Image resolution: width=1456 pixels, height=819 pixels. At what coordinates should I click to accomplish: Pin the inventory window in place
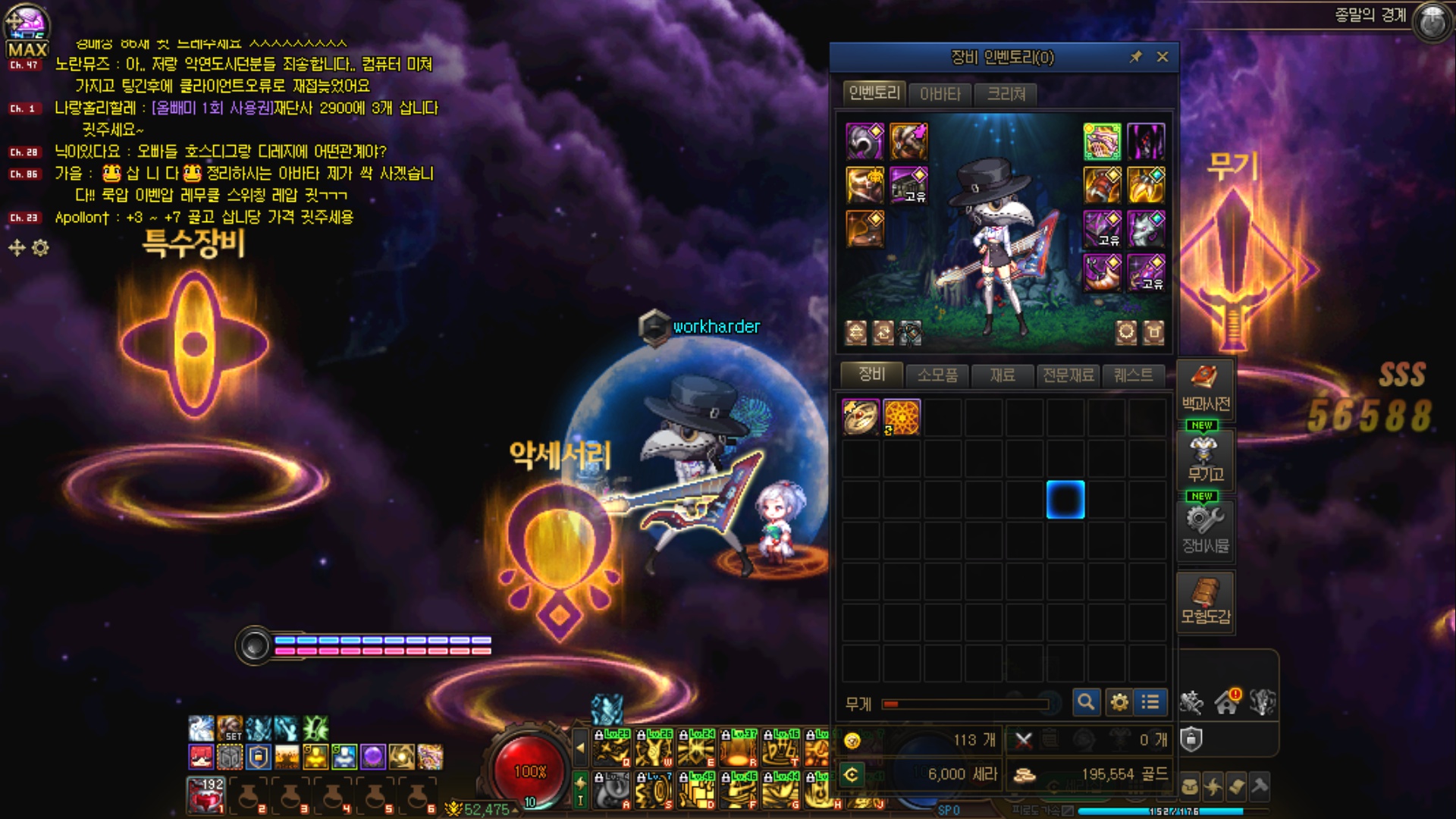point(1135,57)
